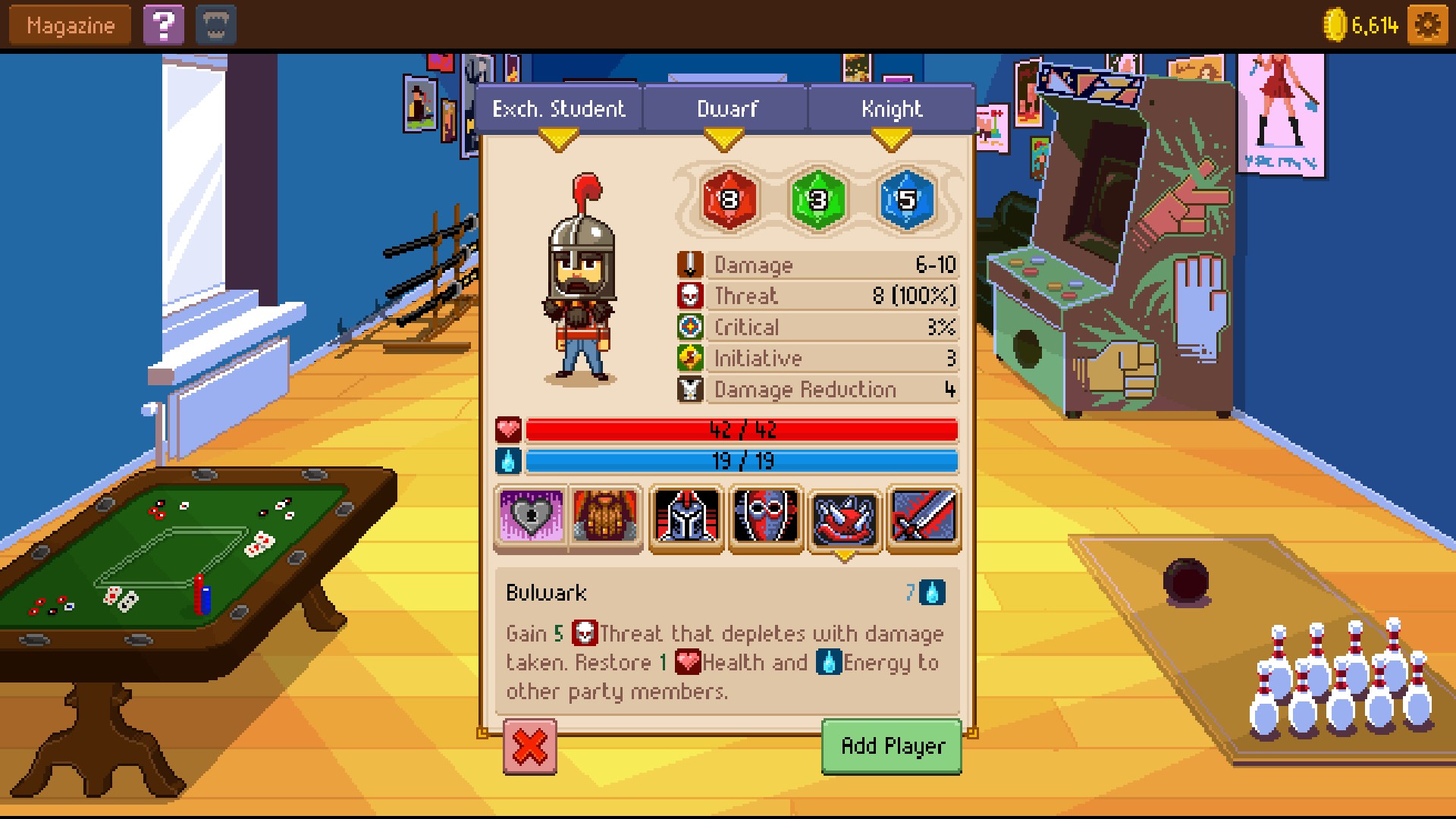Click the purple question mark help button
The width and height of the screenshot is (1456, 819).
163,26
